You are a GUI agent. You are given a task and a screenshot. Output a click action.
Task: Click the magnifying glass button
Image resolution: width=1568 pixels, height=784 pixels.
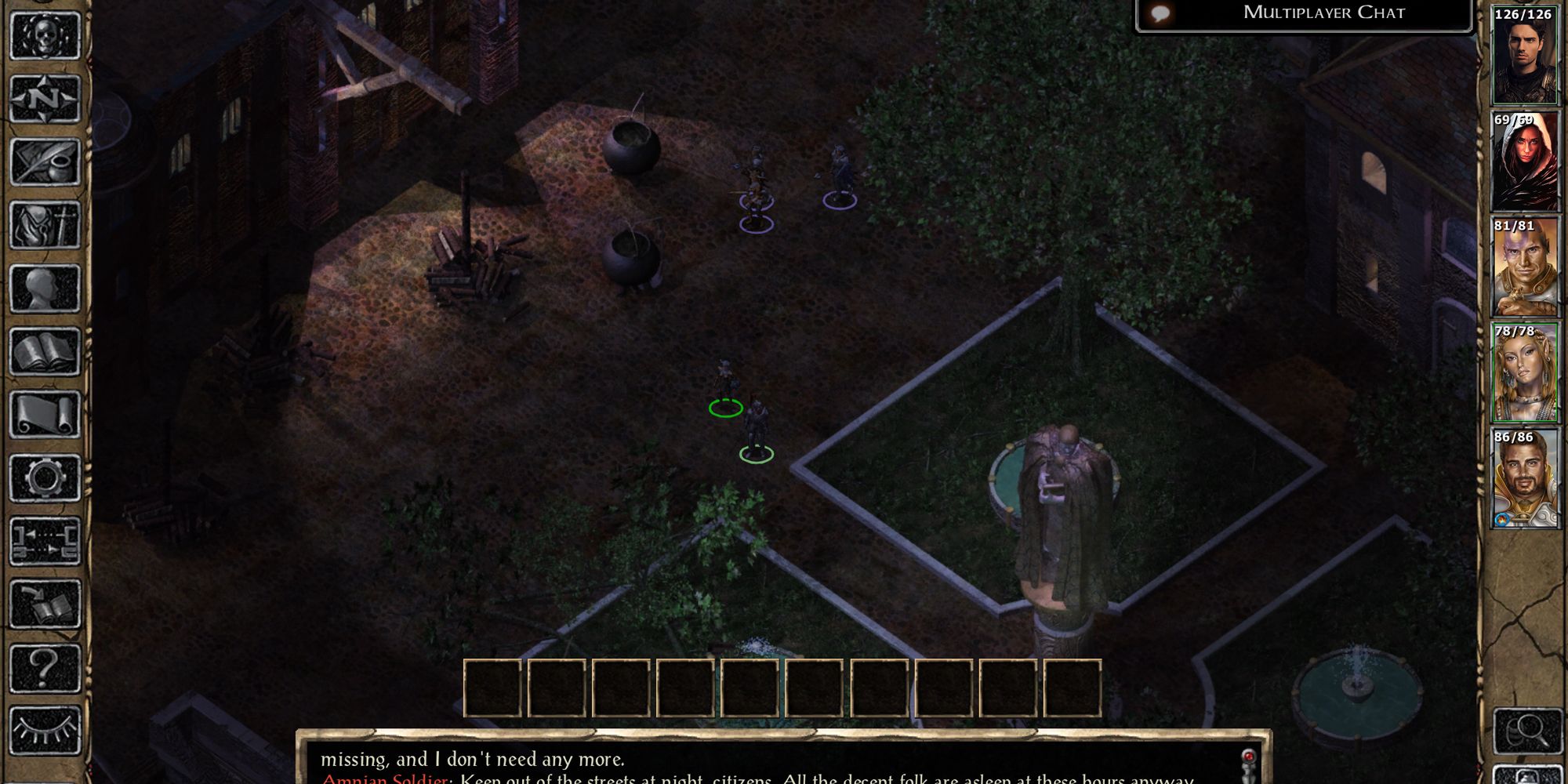pos(1524,731)
